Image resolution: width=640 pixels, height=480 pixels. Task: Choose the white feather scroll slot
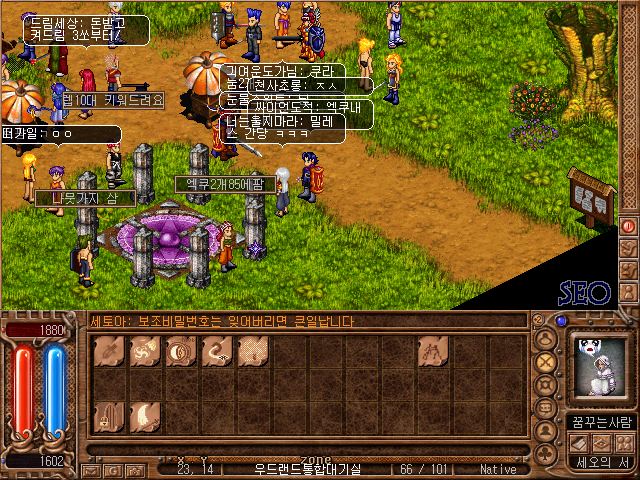(x=146, y=416)
